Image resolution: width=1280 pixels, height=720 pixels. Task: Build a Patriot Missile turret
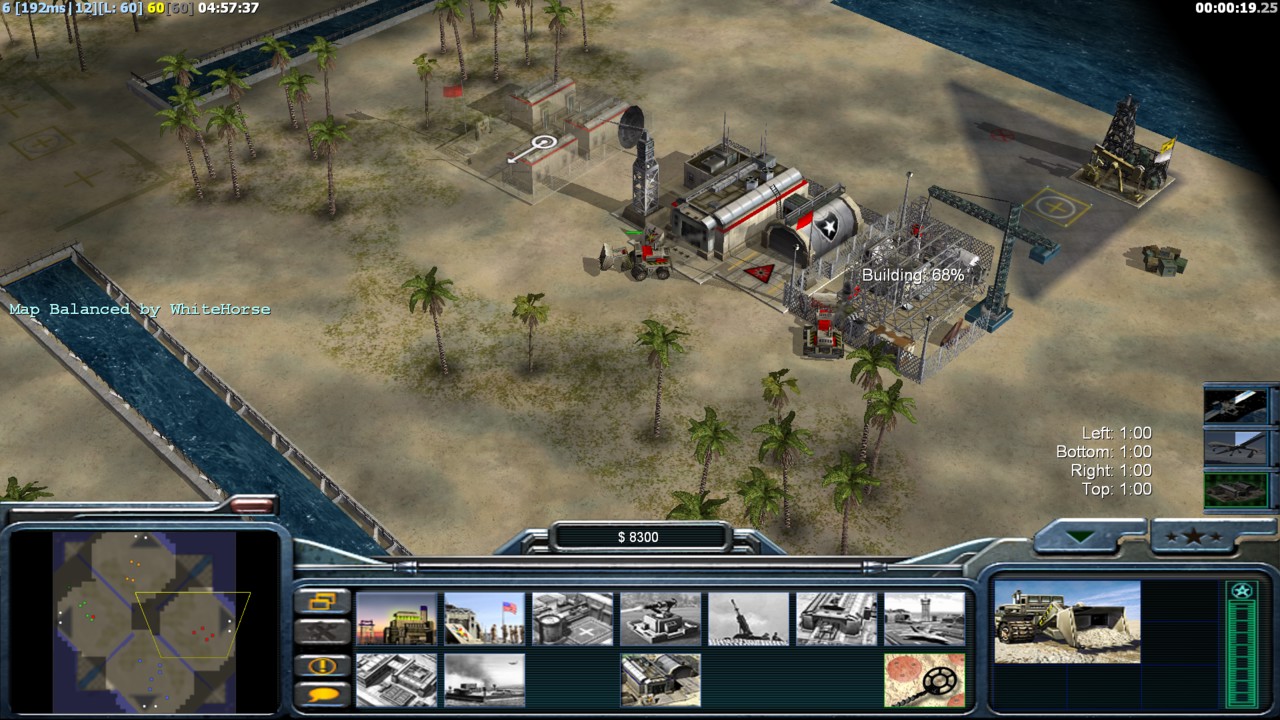(x=660, y=619)
